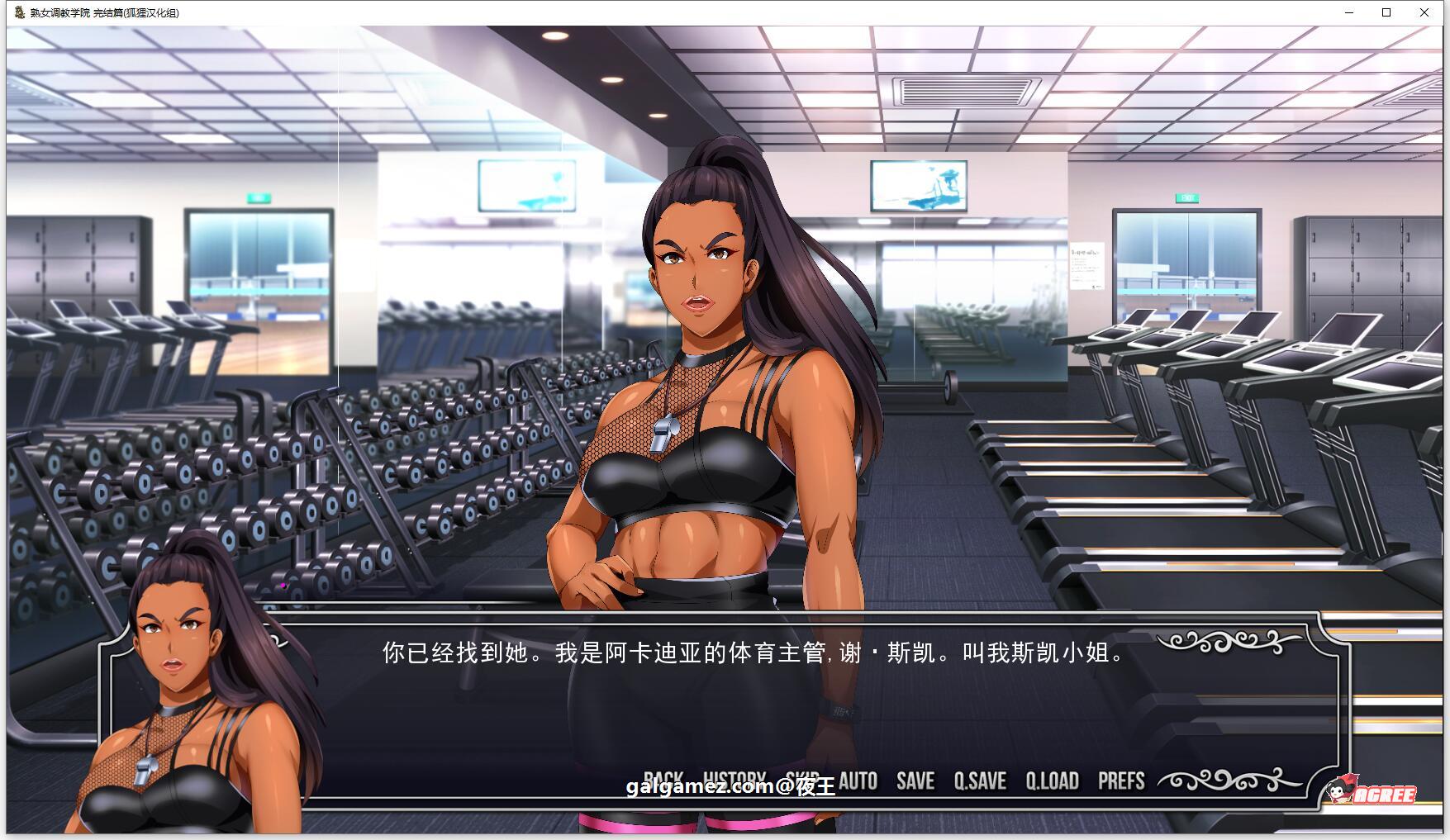Quick save the game with Q.SAVE
1450x840 pixels.
pos(978,780)
